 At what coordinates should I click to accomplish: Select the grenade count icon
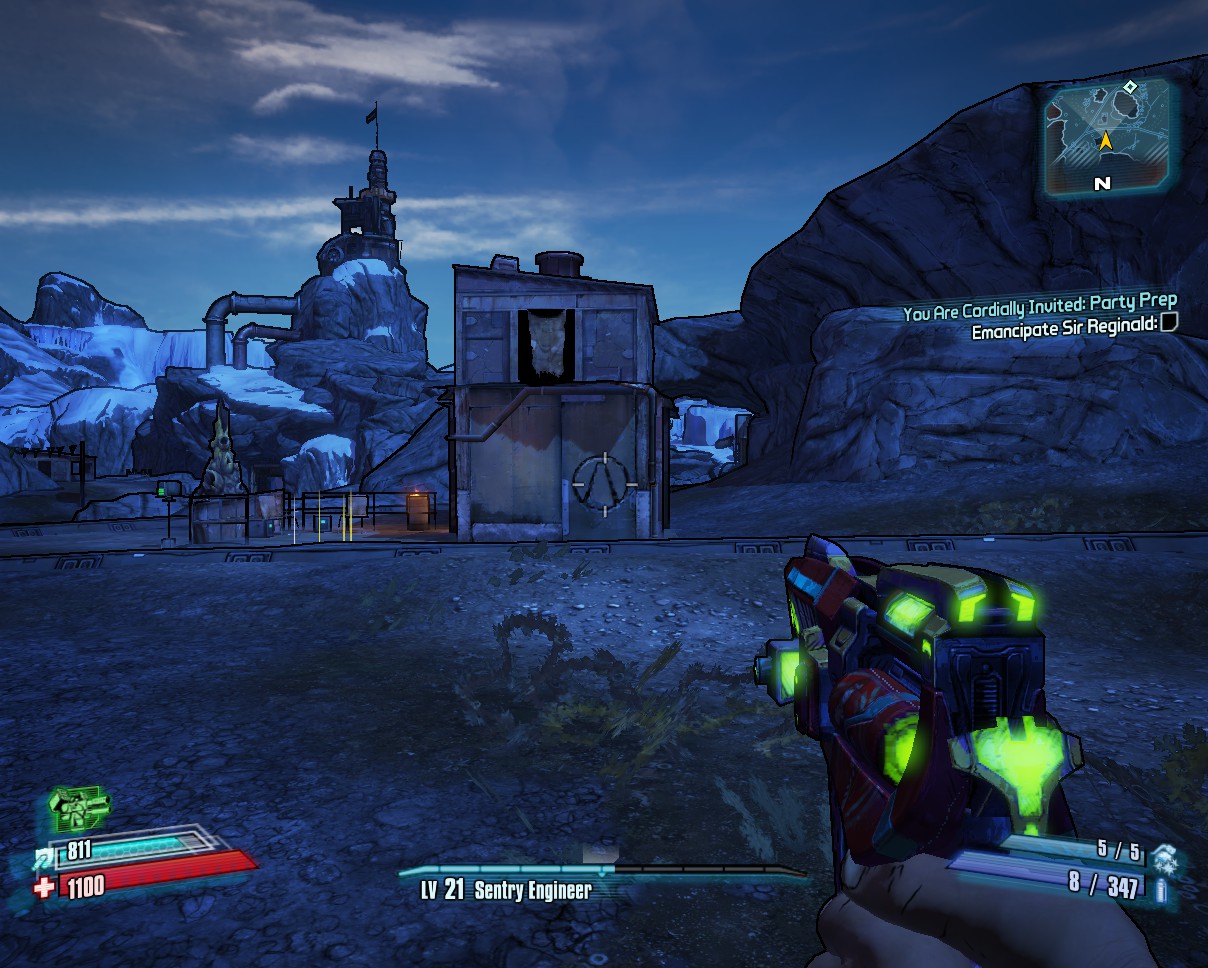1163,857
